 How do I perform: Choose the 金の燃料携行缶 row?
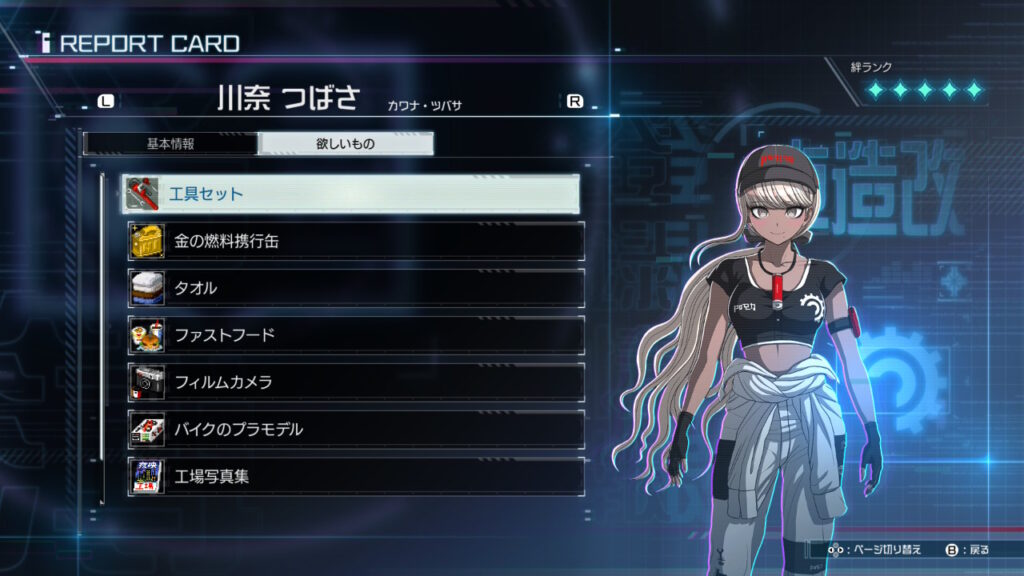356,241
